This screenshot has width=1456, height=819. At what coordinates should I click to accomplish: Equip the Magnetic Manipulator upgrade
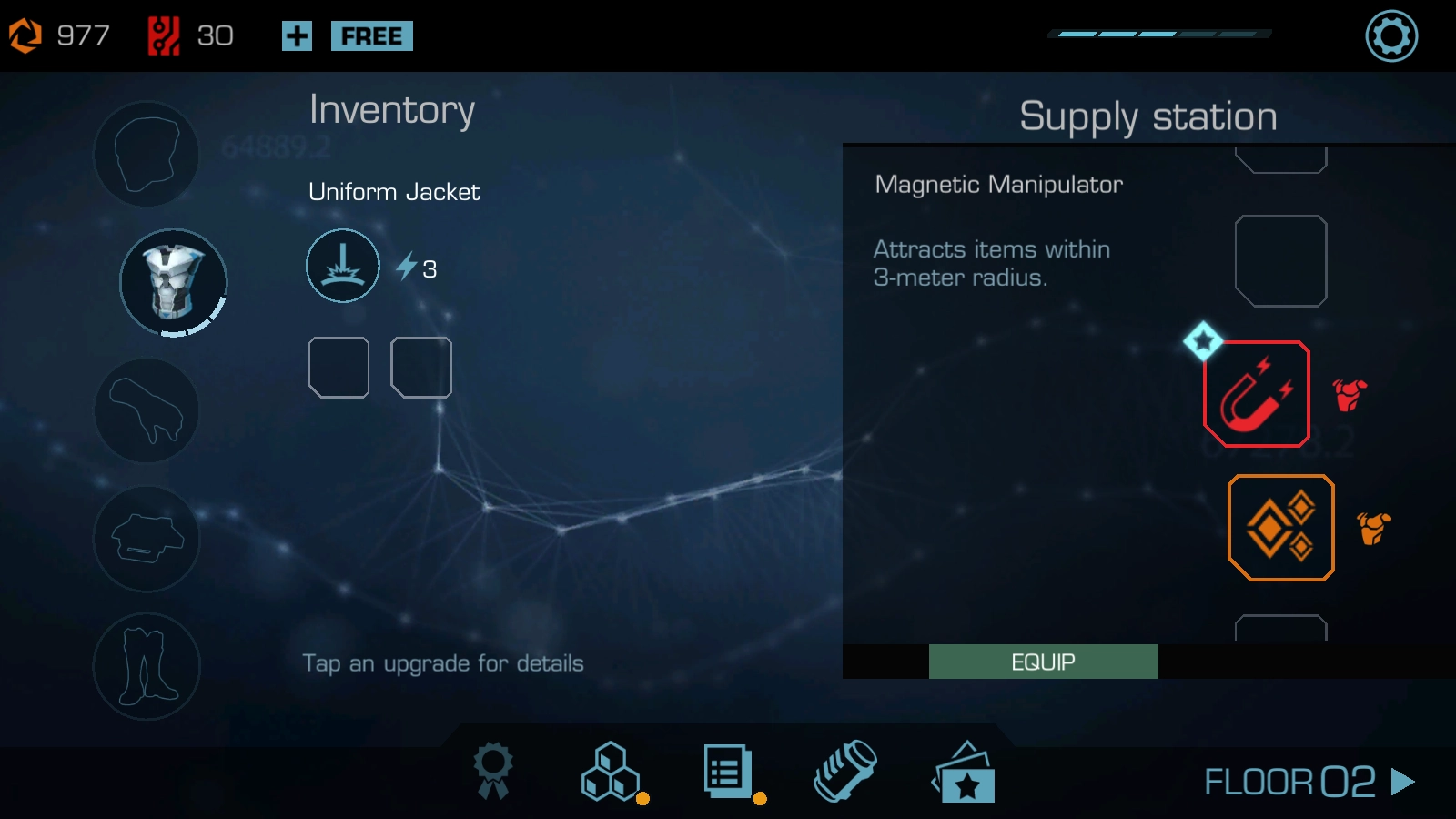pos(1043,662)
